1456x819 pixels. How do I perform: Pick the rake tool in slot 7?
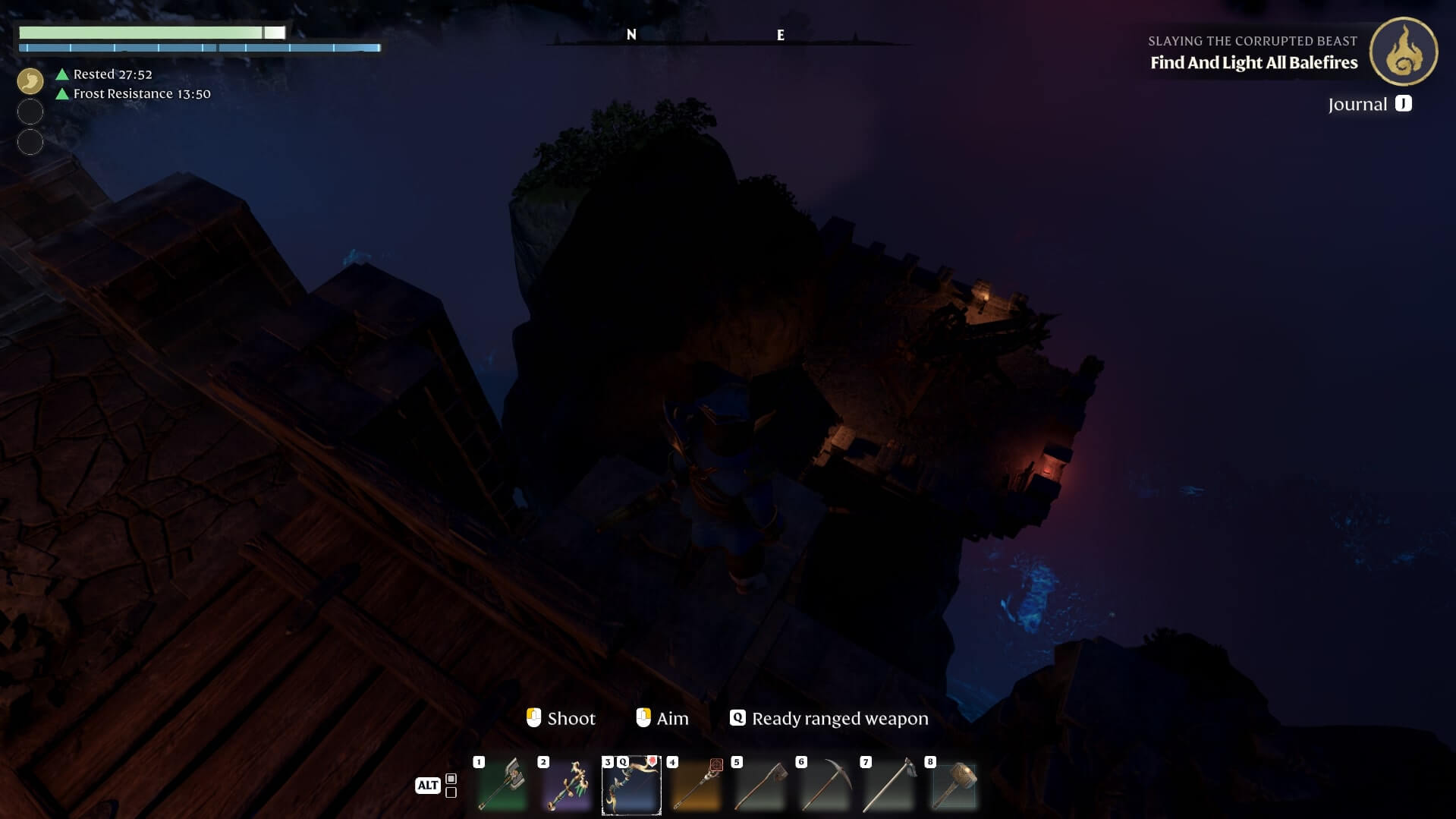pos(889,785)
